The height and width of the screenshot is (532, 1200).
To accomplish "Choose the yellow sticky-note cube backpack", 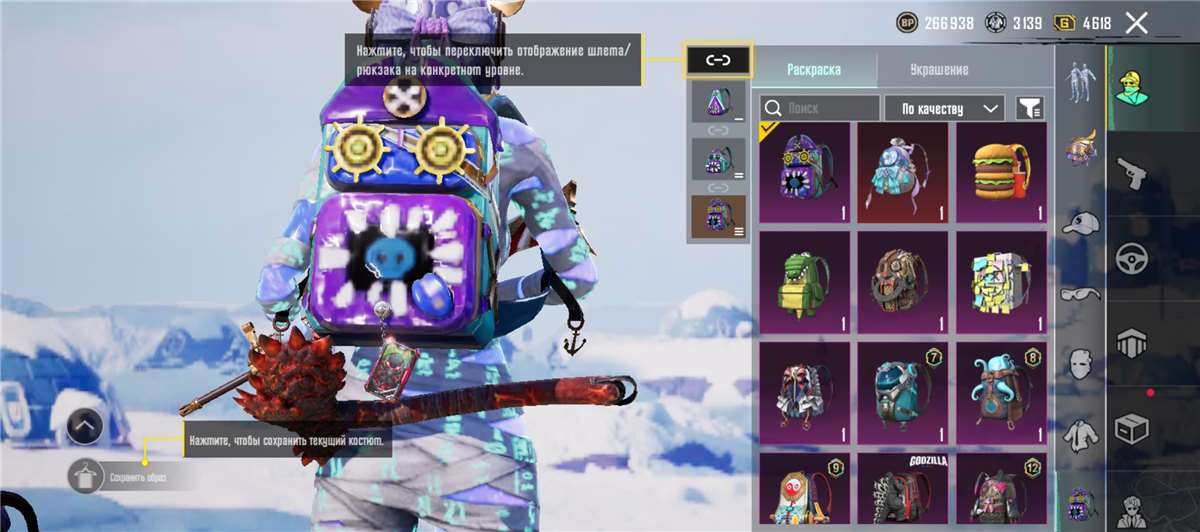I will coord(1001,282).
